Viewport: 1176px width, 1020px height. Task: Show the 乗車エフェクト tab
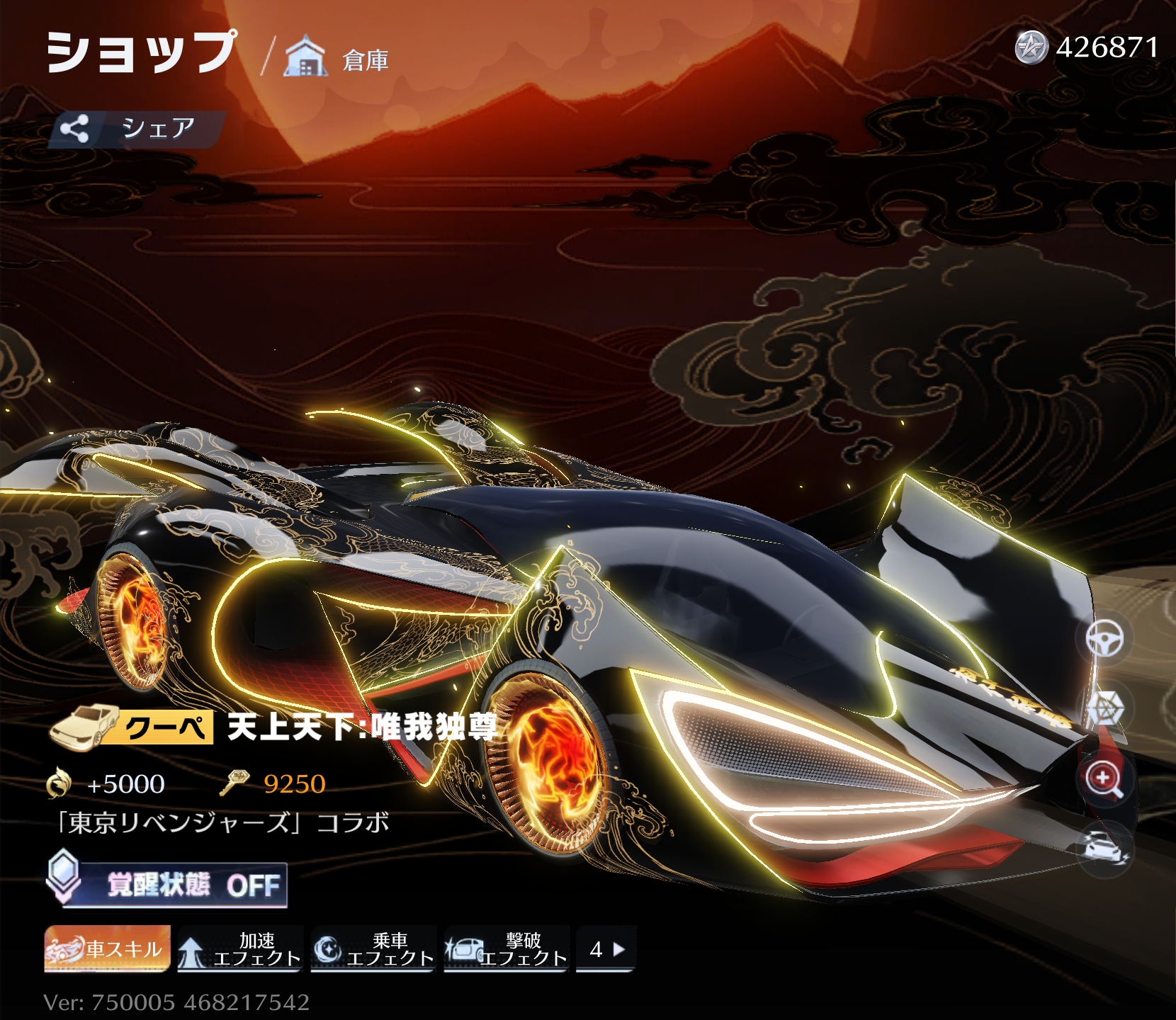click(x=373, y=948)
